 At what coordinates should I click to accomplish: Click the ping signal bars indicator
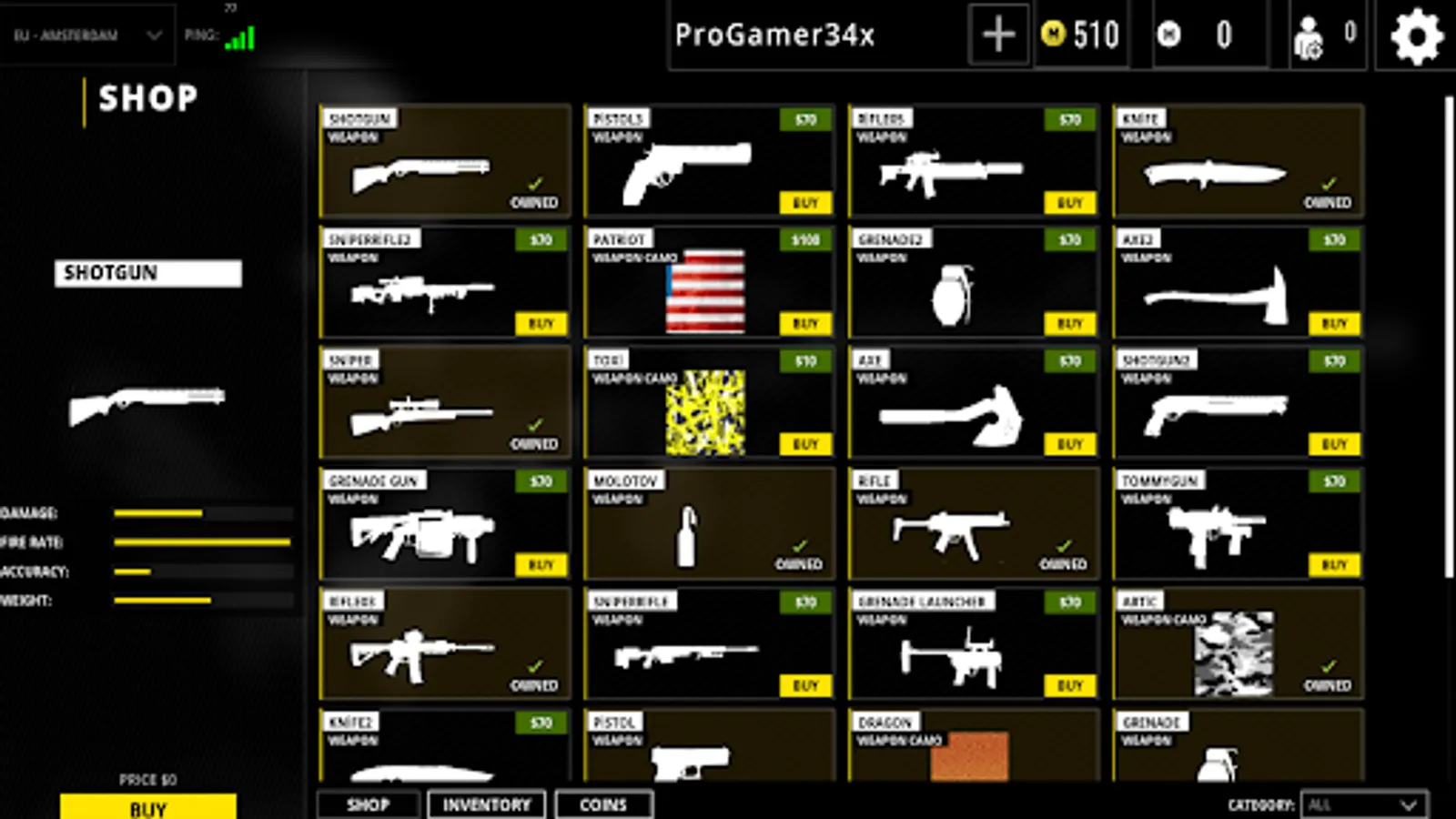point(238,36)
